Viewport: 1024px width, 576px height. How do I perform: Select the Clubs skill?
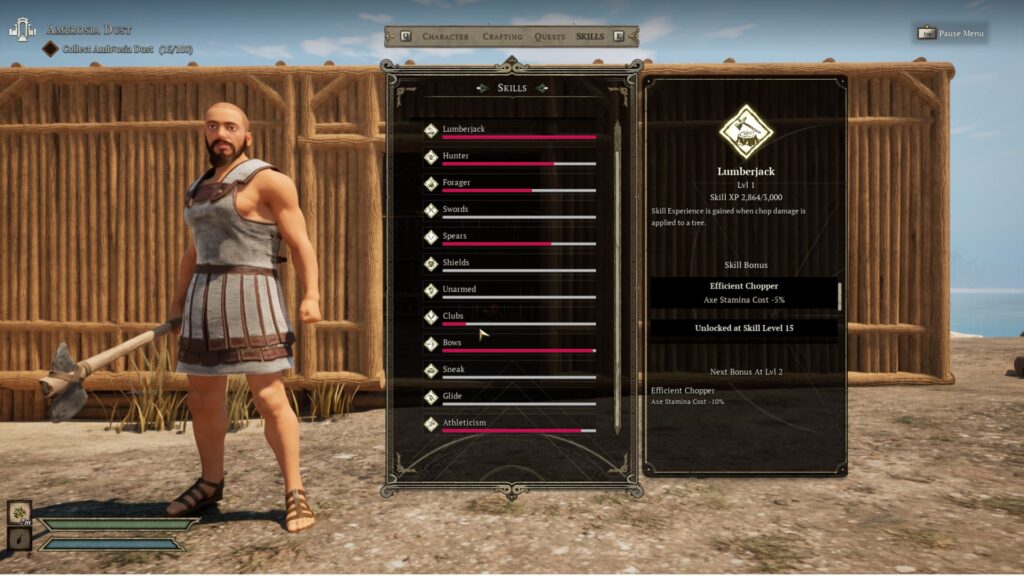click(510, 317)
